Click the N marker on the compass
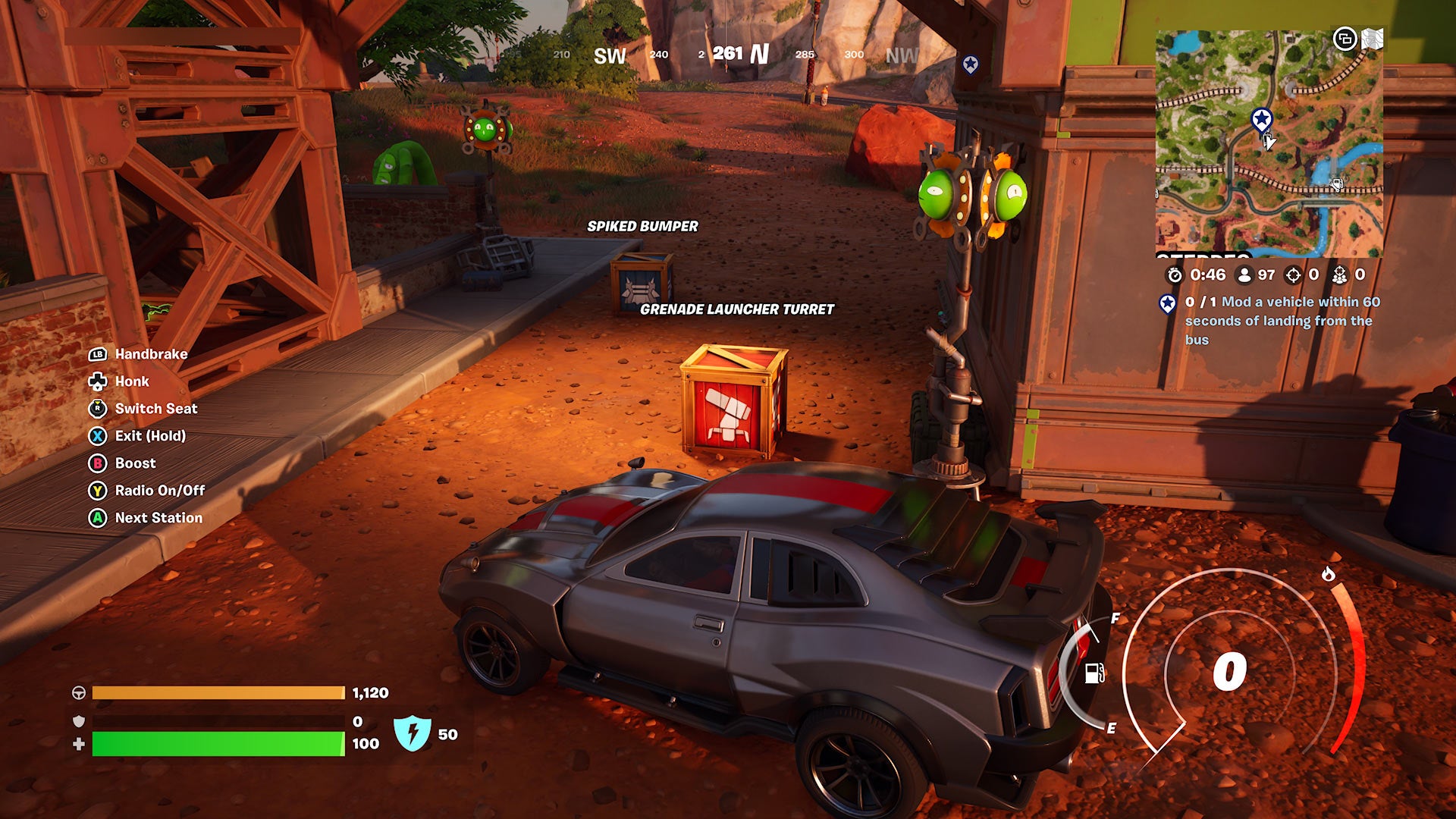Viewport: 1456px width, 819px height. [x=758, y=55]
